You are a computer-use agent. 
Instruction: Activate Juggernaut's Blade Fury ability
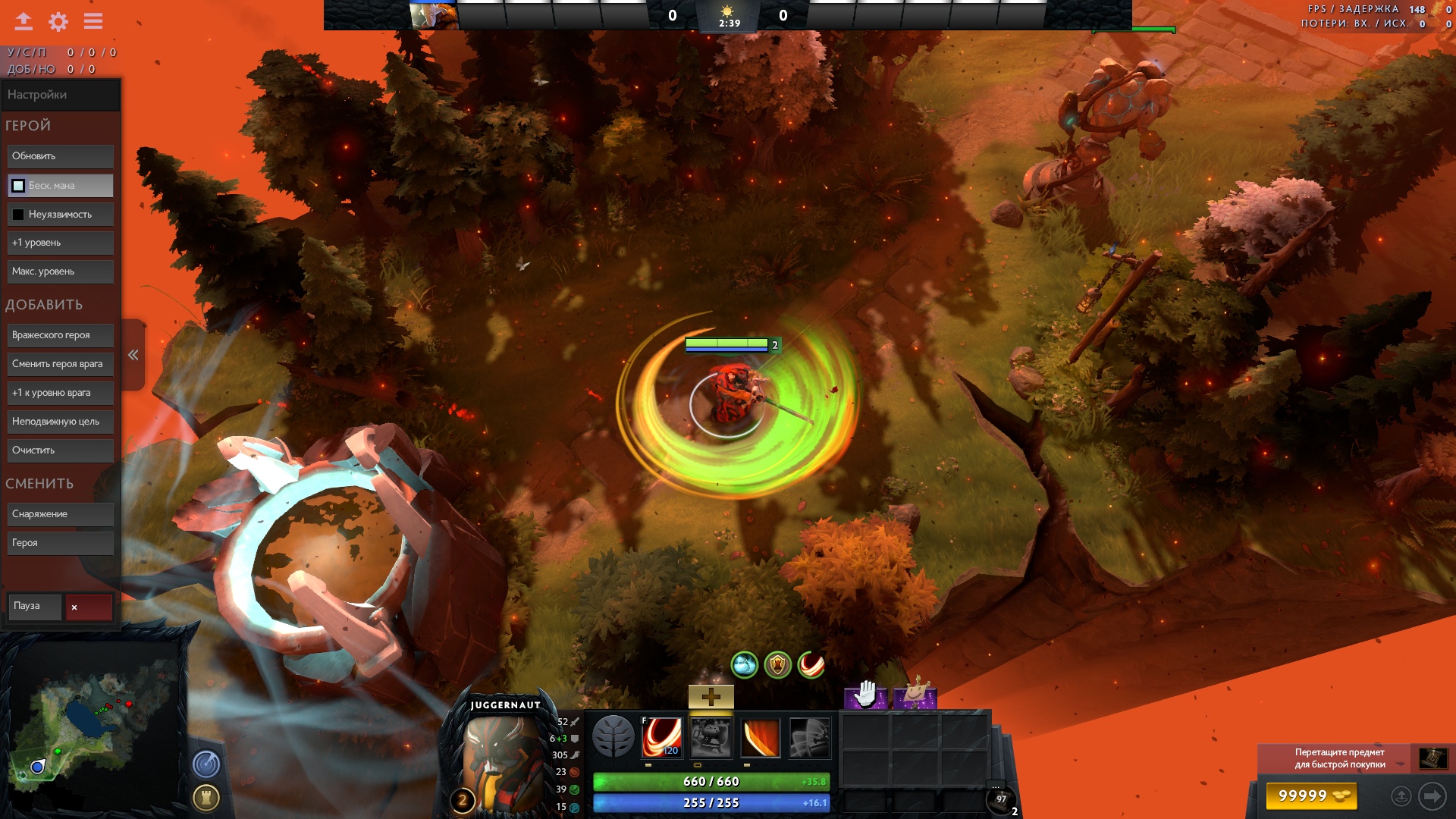[x=661, y=737]
